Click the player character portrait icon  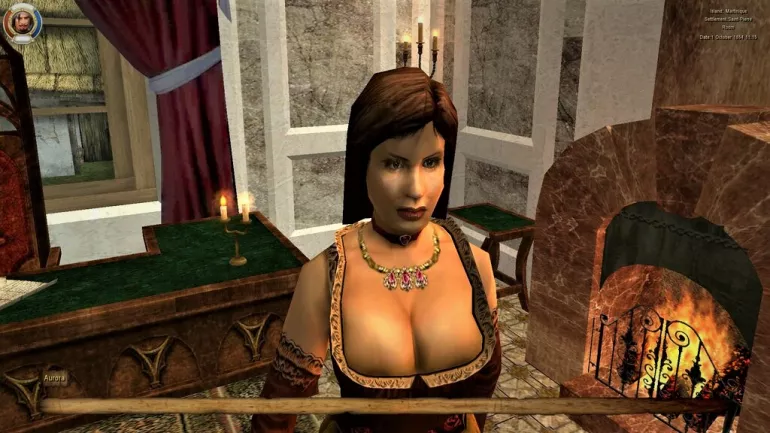(x=21, y=22)
